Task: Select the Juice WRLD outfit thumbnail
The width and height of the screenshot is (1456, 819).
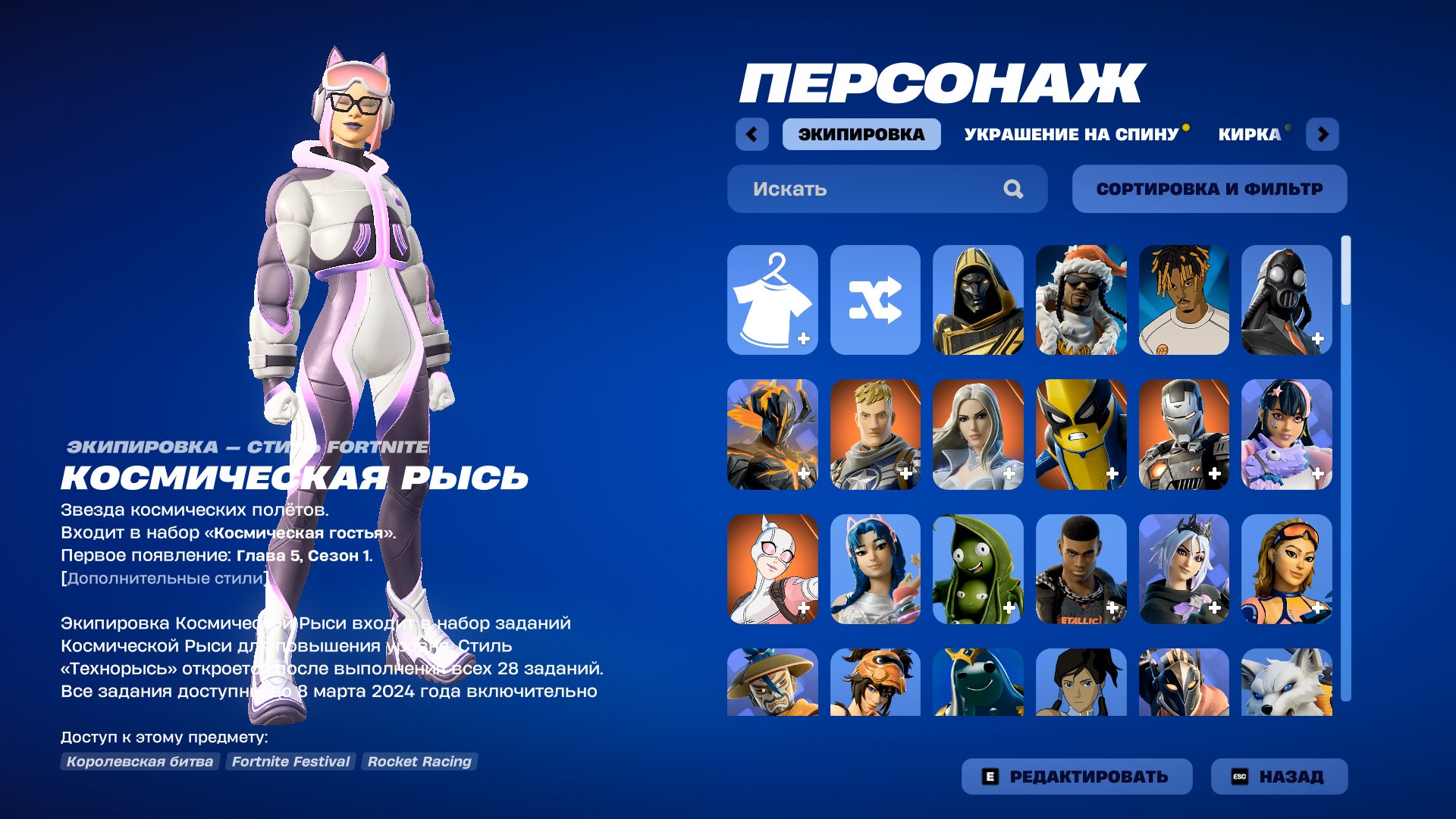Action: click(1185, 300)
